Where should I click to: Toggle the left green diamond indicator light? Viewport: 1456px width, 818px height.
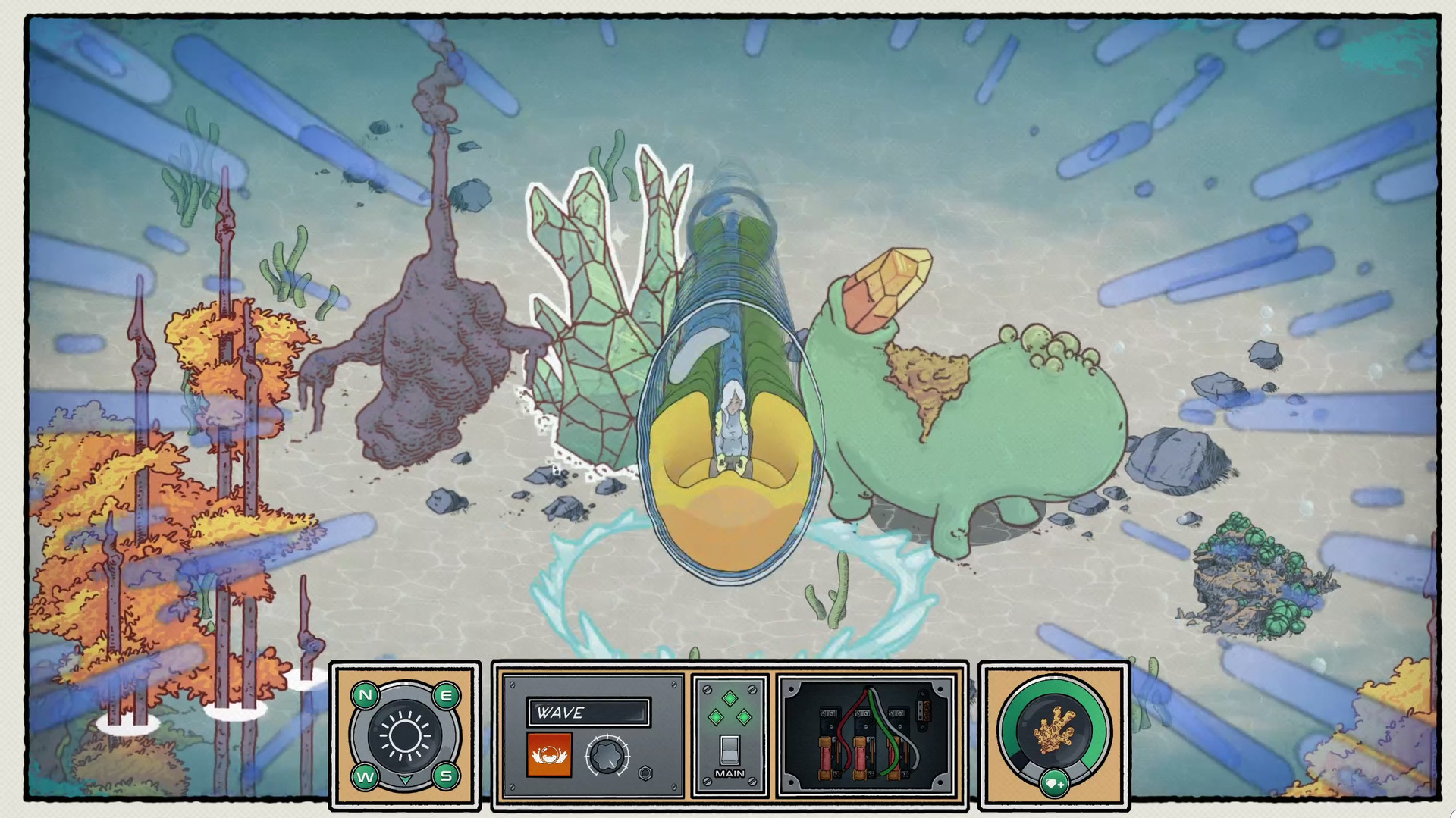pos(716,717)
